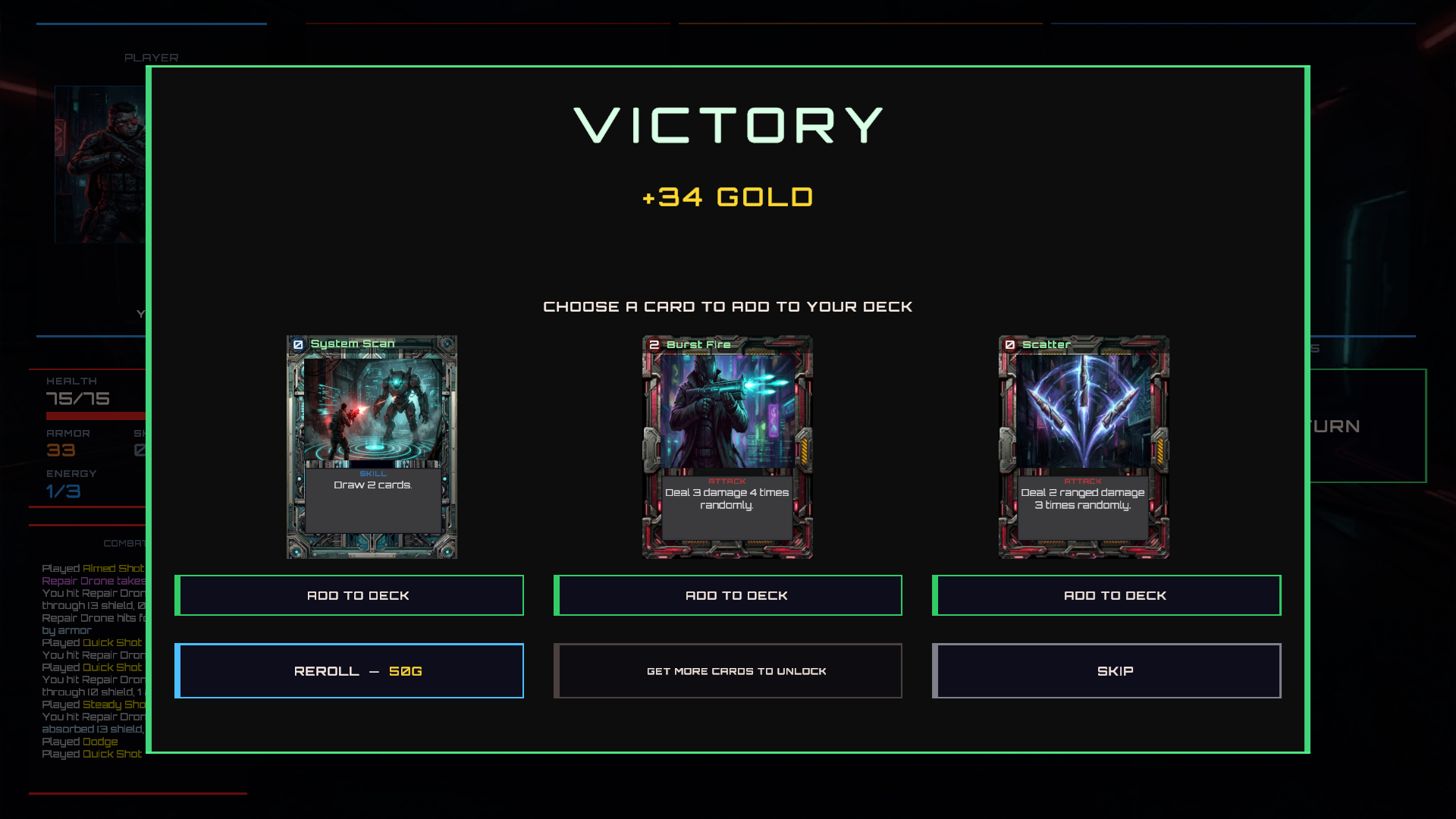Click Get More Cards To Unlock
This screenshot has width=1456, height=819.
(x=728, y=671)
